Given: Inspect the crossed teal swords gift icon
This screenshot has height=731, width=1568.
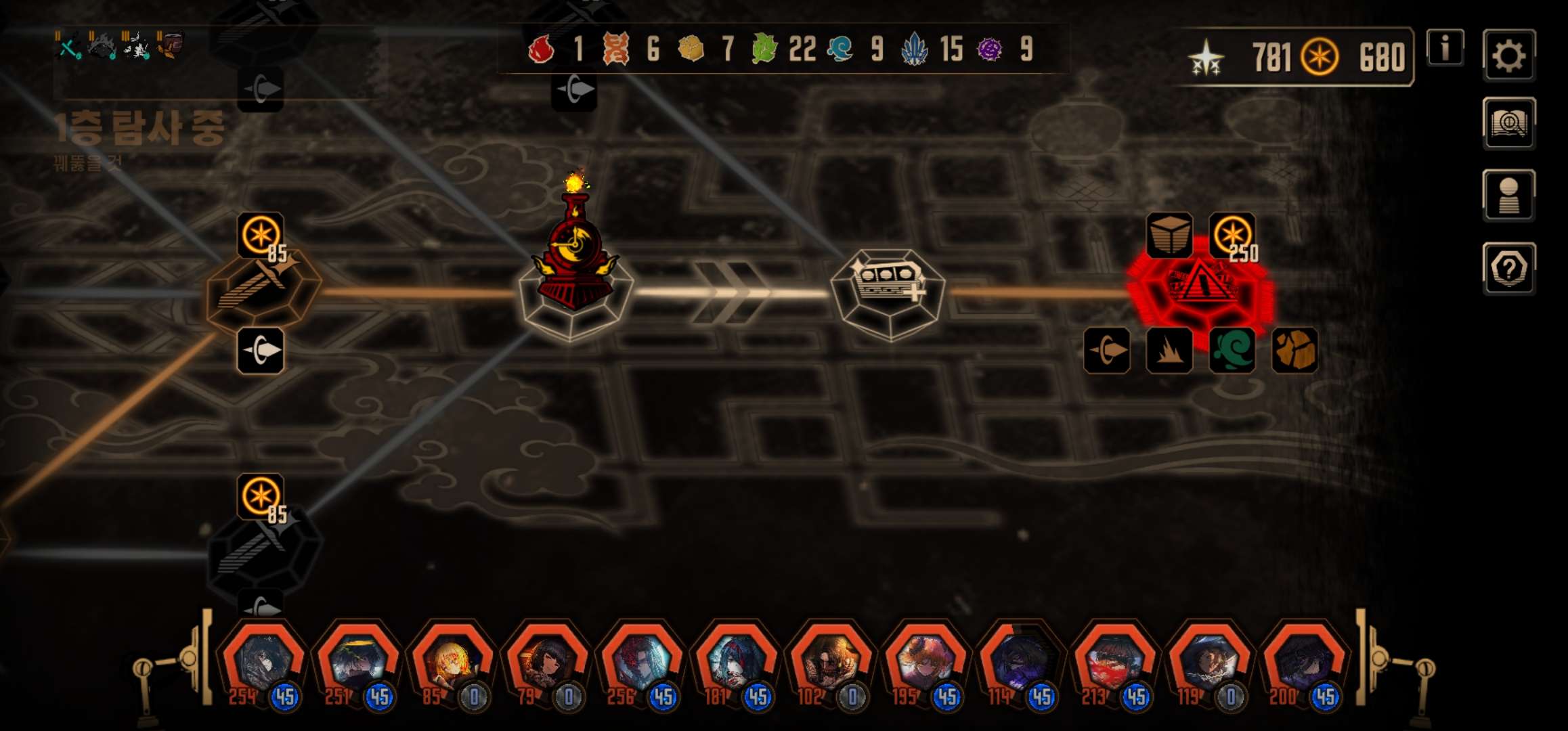Looking at the screenshot, I should [x=68, y=46].
